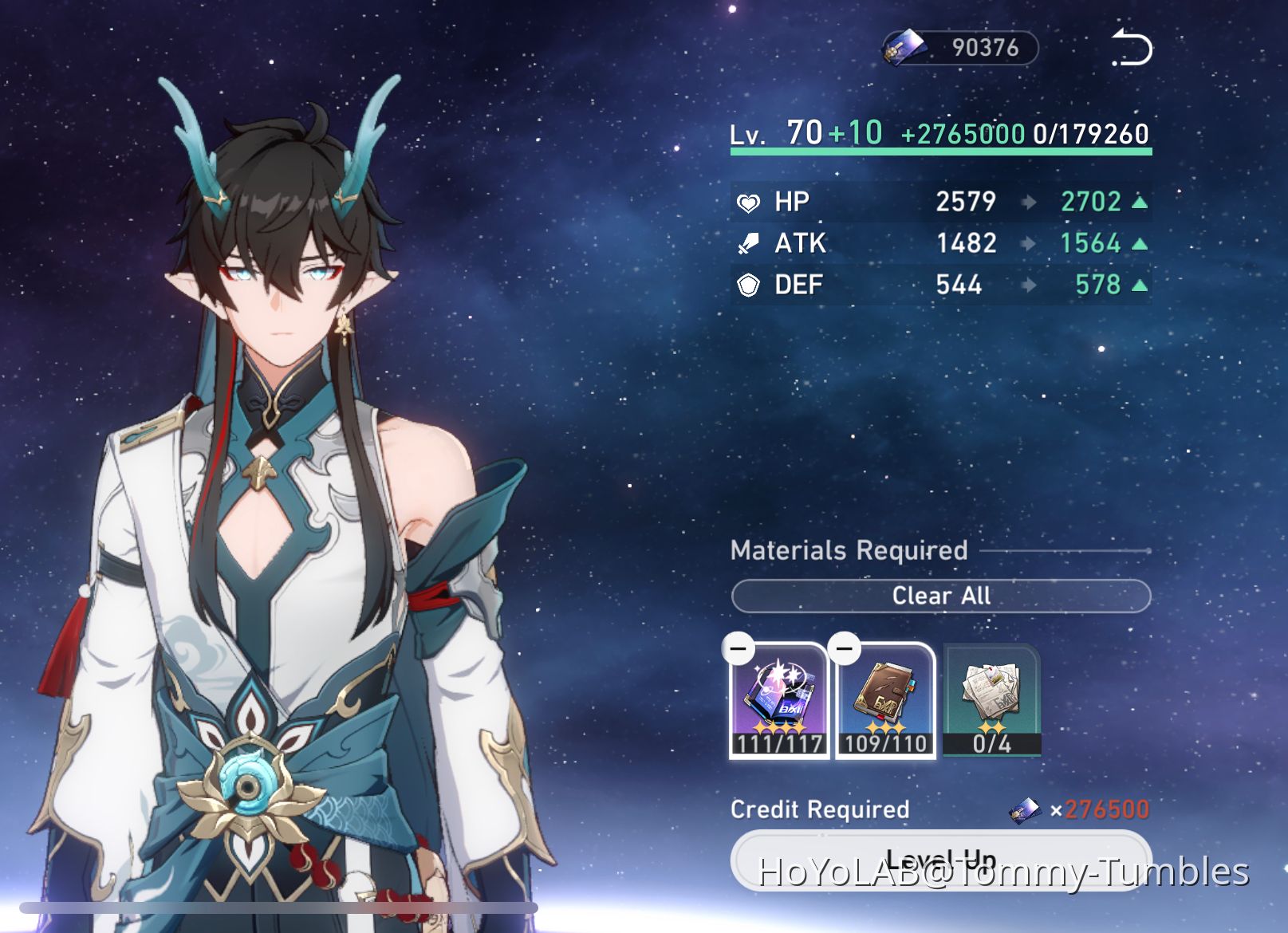Click the heart icon next to HP
The image size is (1288, 933).
pos(746,201)
